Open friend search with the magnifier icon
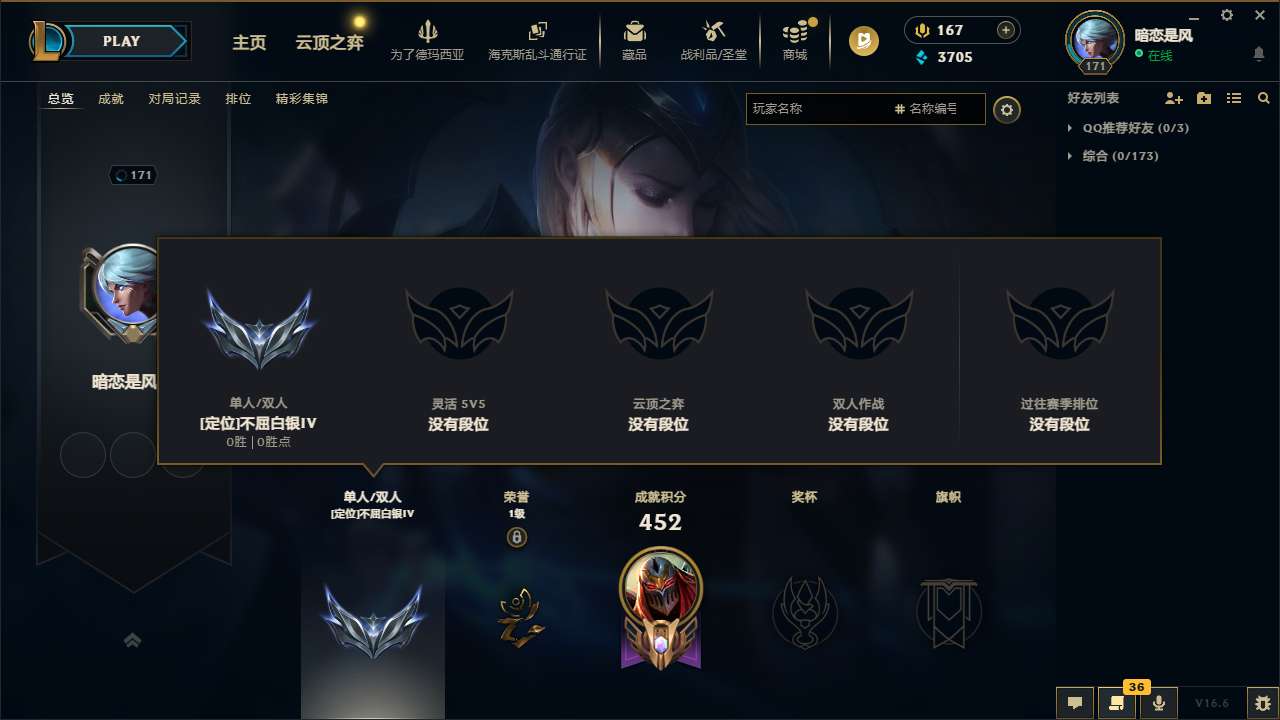Image resolution: width=1280 pixels, height=720 pixels. [x=1264, y=98]
